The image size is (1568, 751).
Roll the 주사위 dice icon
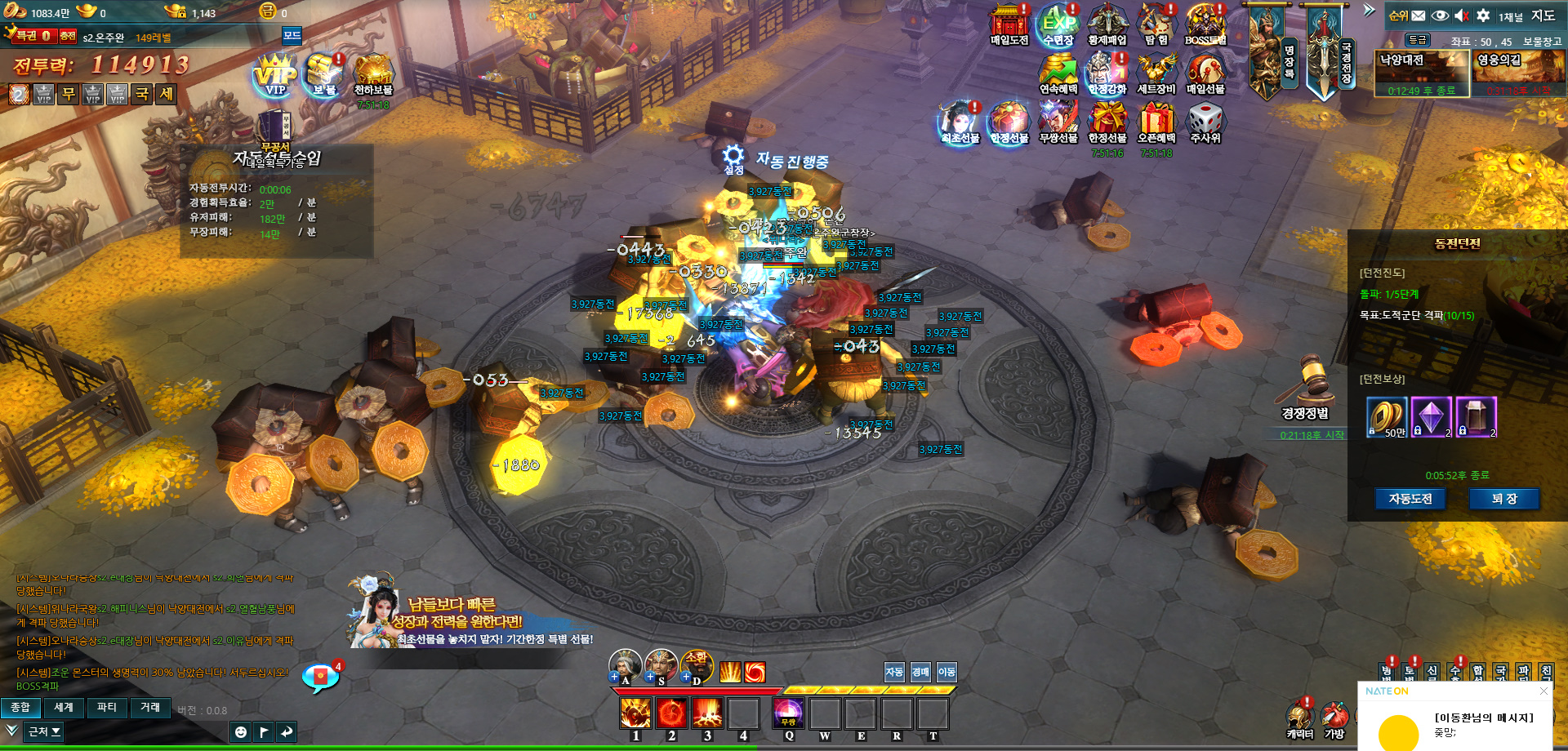(x=1205, y=122)
